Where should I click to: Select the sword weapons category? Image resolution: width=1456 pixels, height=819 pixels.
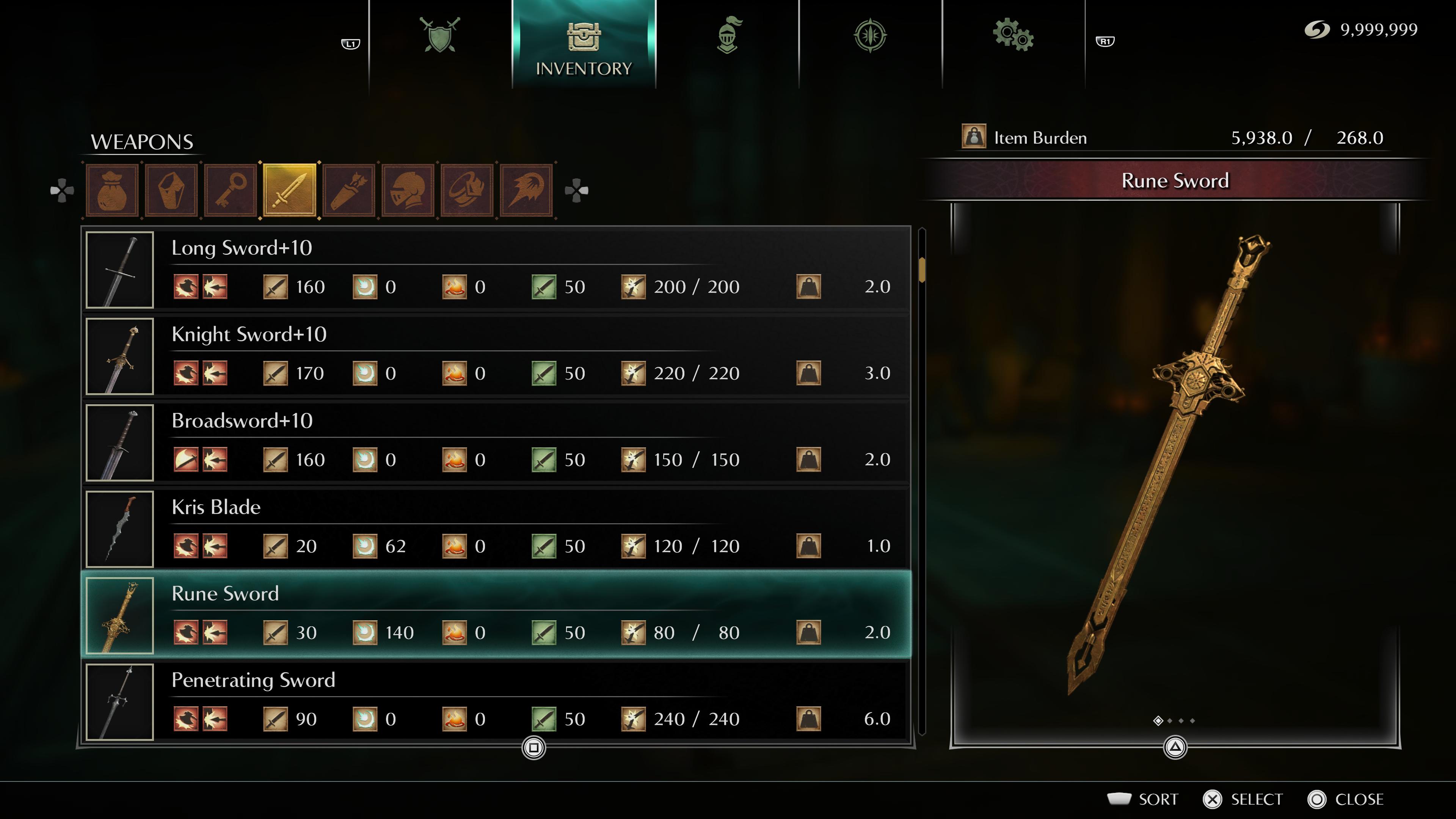click(x=290, y=190)
